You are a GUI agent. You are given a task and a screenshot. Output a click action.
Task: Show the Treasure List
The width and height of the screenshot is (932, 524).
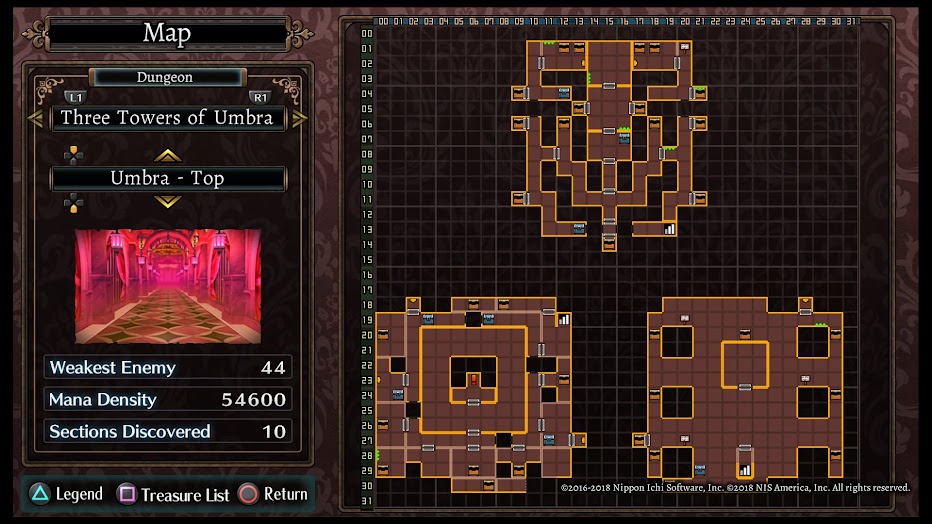coord(174,494)
